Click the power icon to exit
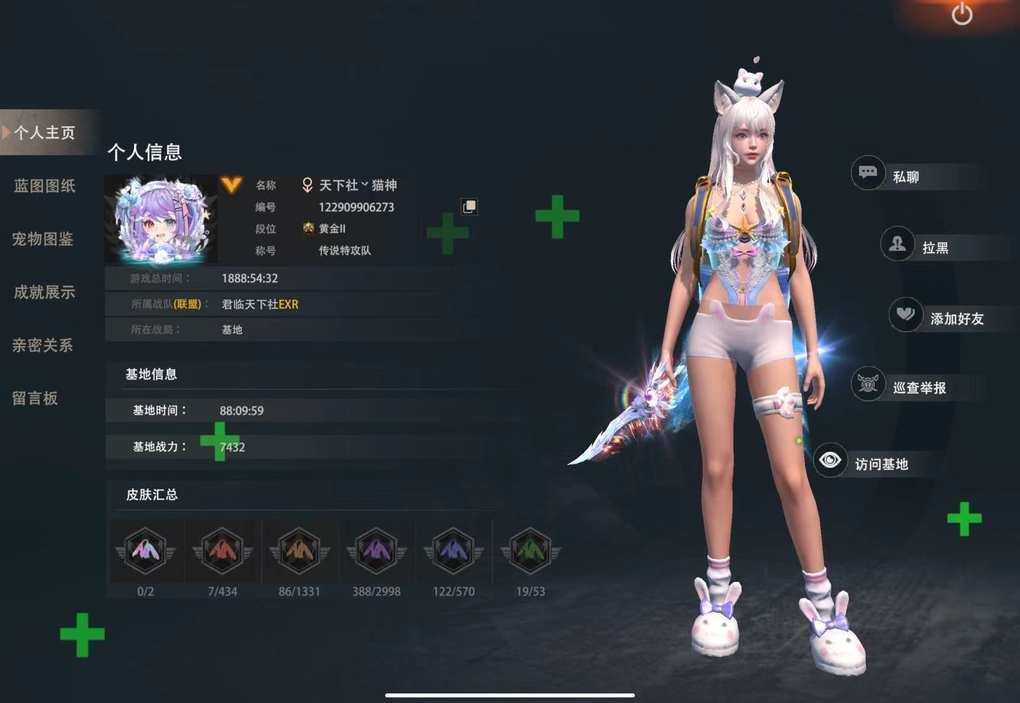Viewport: 1020px width, 703px height. tap(962, 14)
